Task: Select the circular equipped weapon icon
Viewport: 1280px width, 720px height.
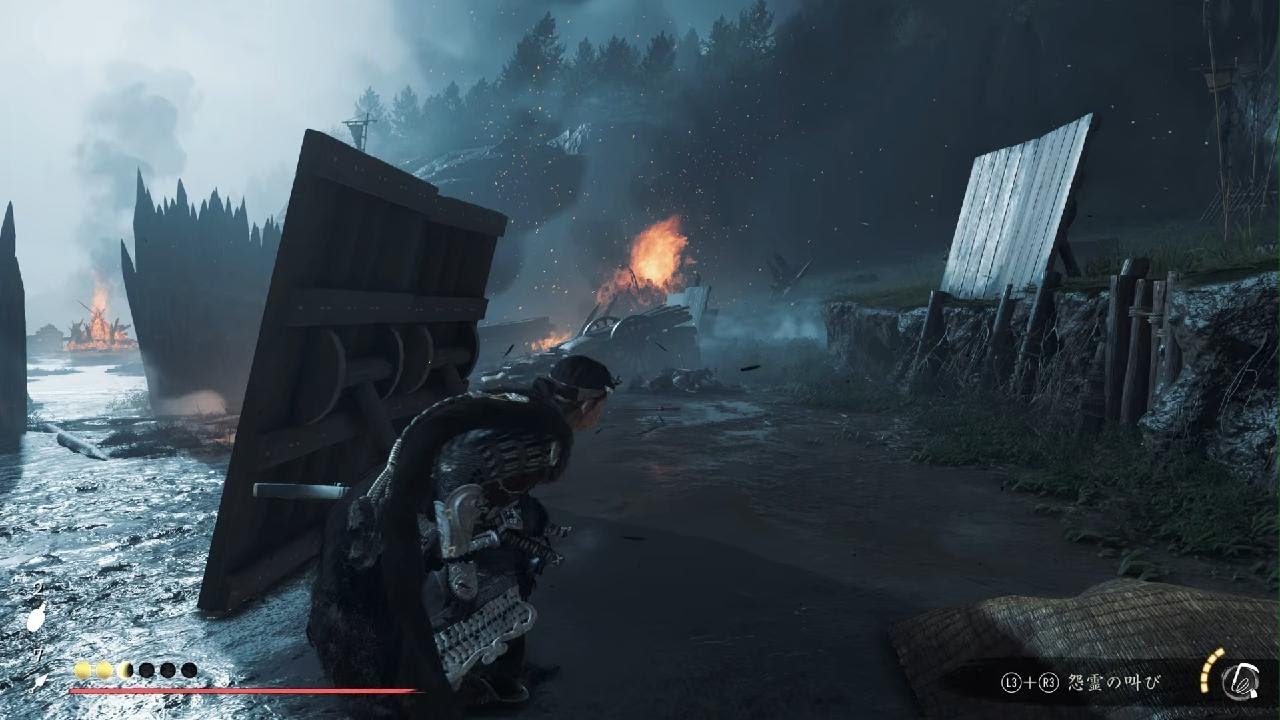Action: click(1240, 680)
